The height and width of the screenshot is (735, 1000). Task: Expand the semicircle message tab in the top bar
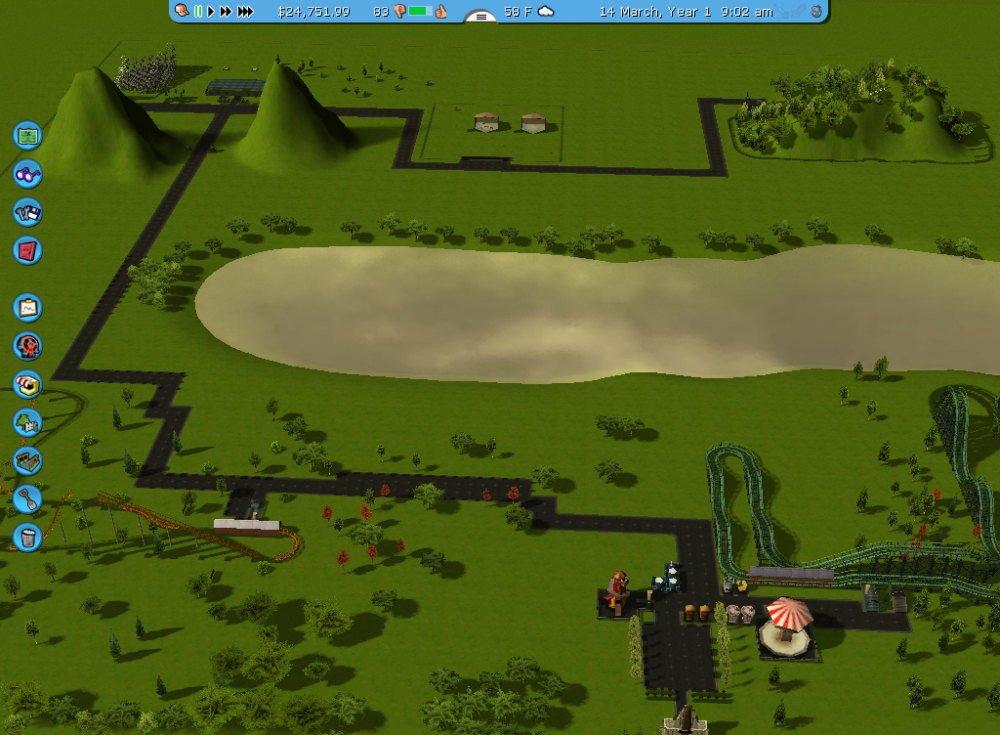coord(482,16)
